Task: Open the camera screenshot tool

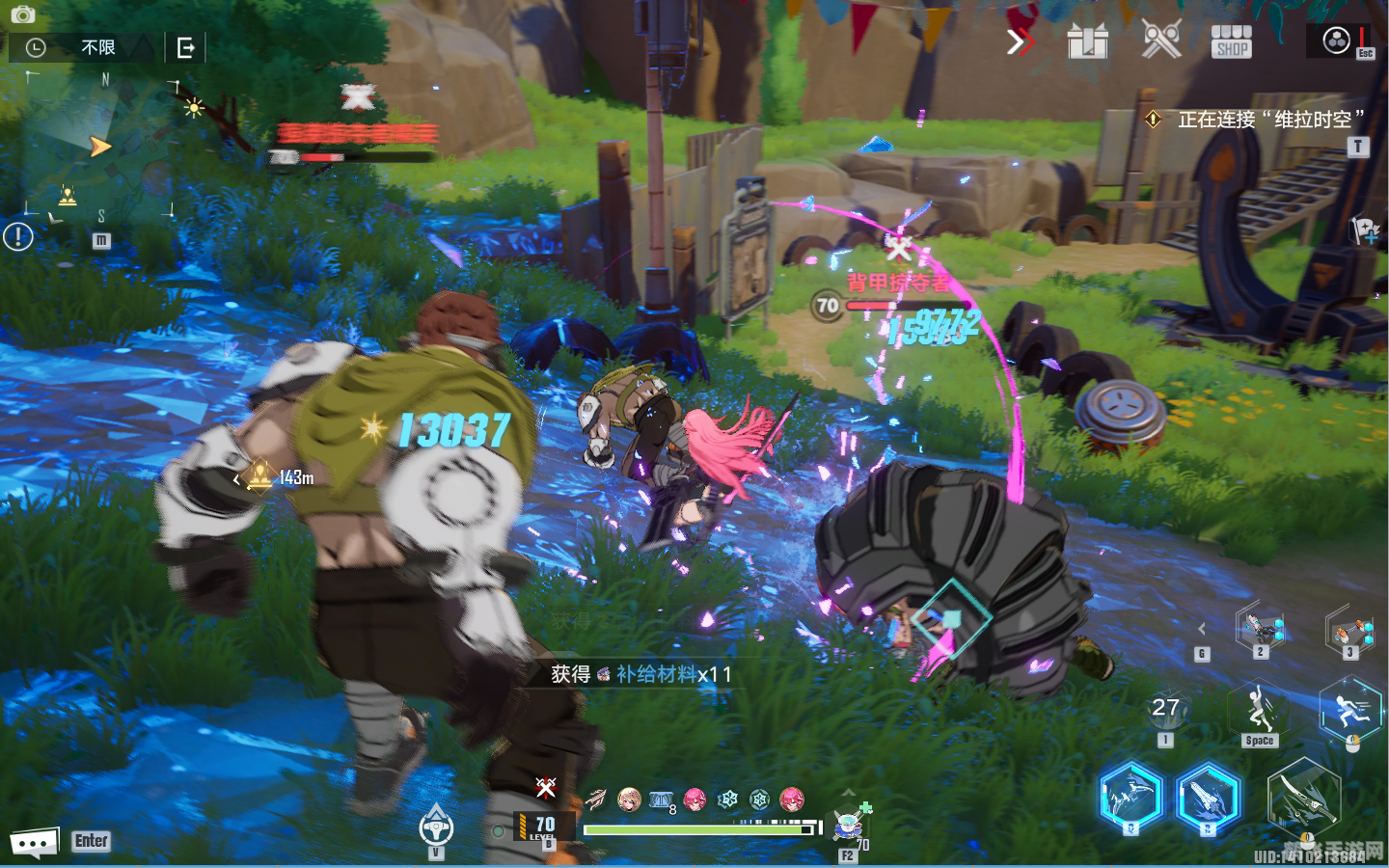Action: (x=23, y=14)
